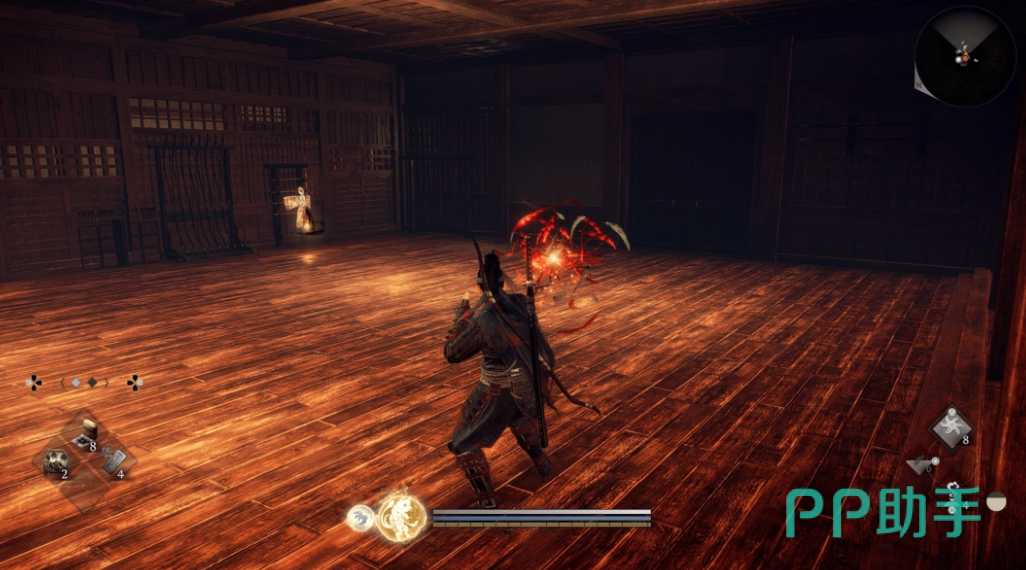The height and width of the screenshot is (570, 1026).
Task: Open the circular minimap
Action: [x=964, y=56]
